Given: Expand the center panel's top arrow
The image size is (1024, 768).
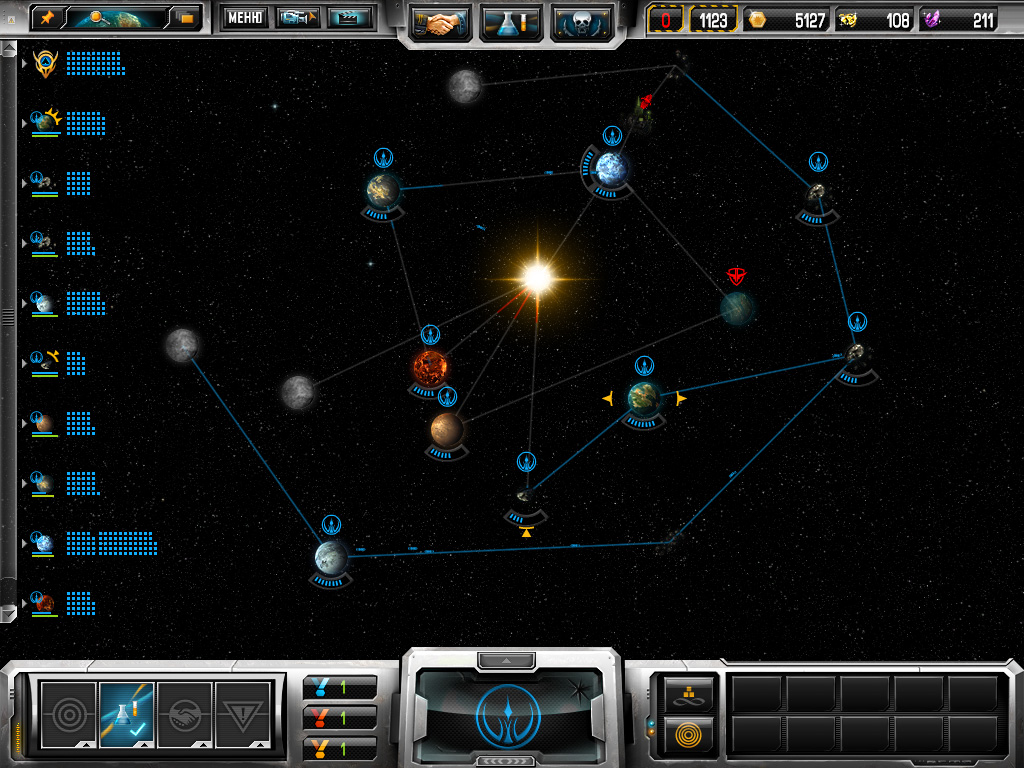Looking at the screenshot, I should coord(508,660).
